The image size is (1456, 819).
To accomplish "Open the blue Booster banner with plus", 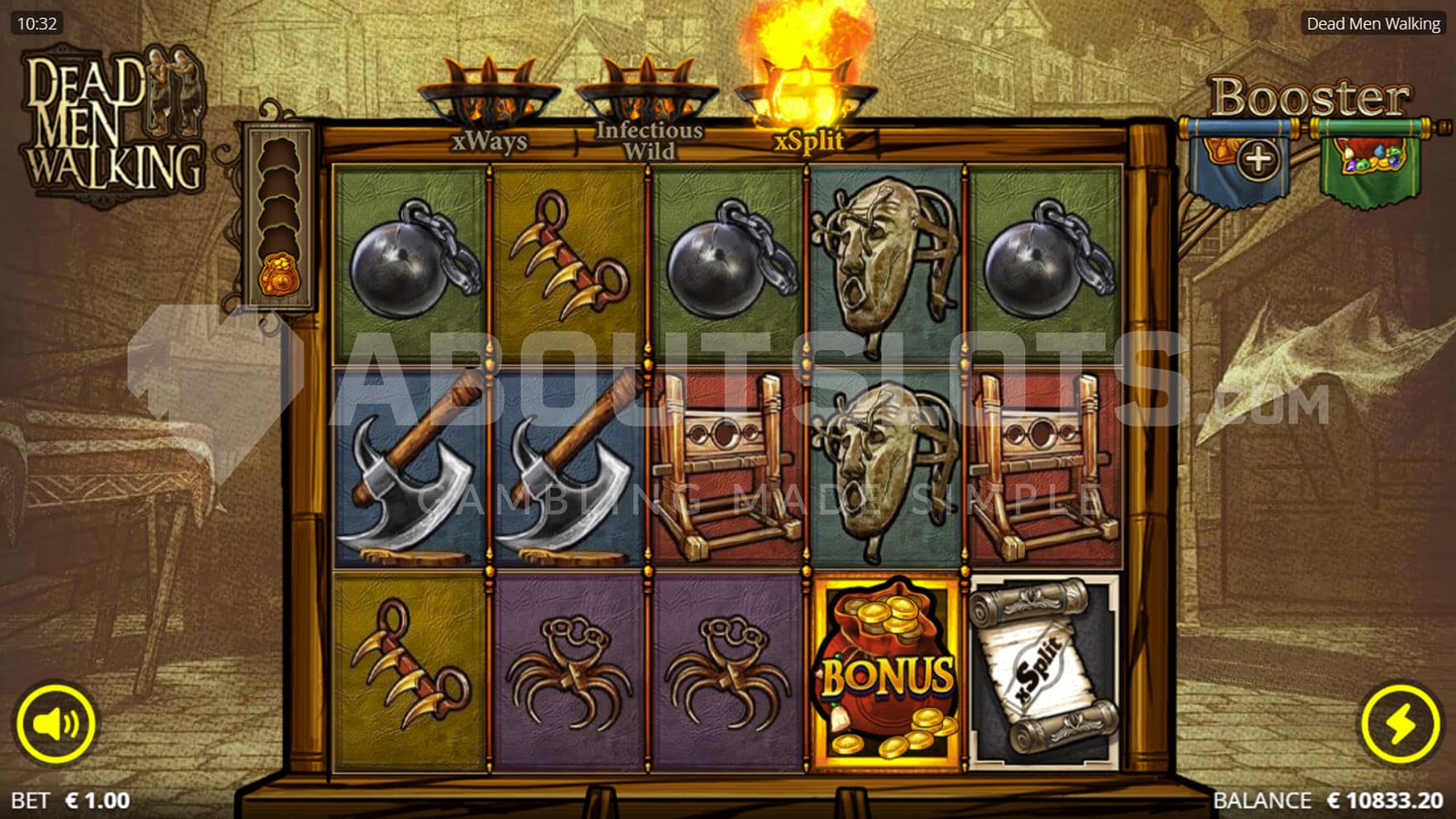I will click(1239, 160).
